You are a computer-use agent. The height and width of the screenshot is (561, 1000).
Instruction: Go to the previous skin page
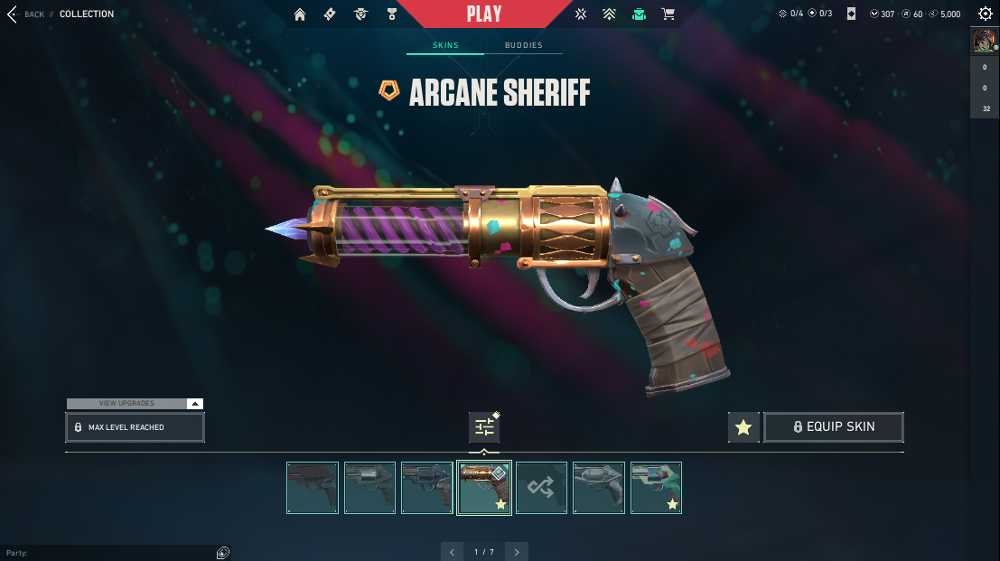click(x=452, y=552)
